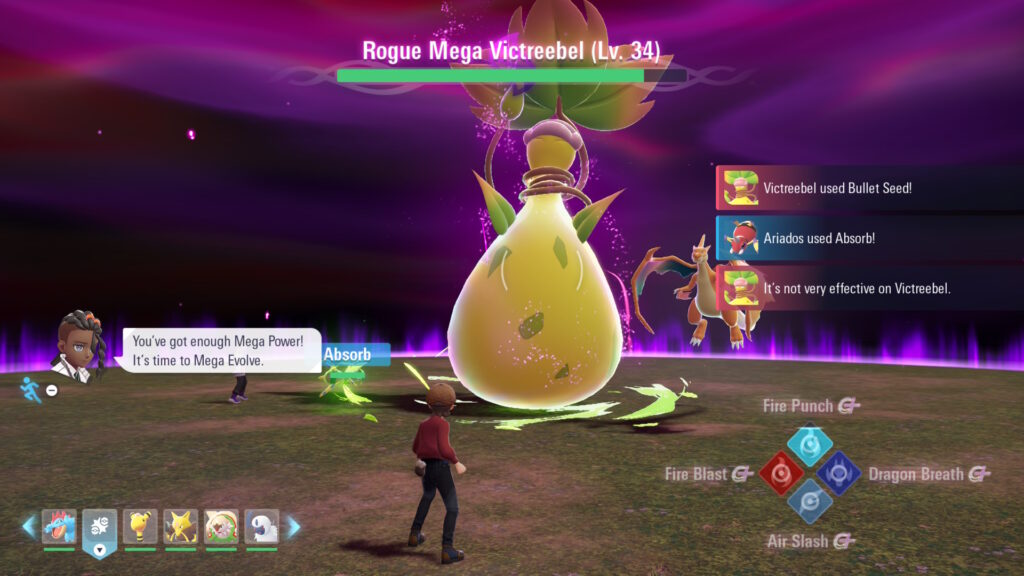Pick the Absol party slot
This screenshot has height=576, width=1024.
[262, 527]
